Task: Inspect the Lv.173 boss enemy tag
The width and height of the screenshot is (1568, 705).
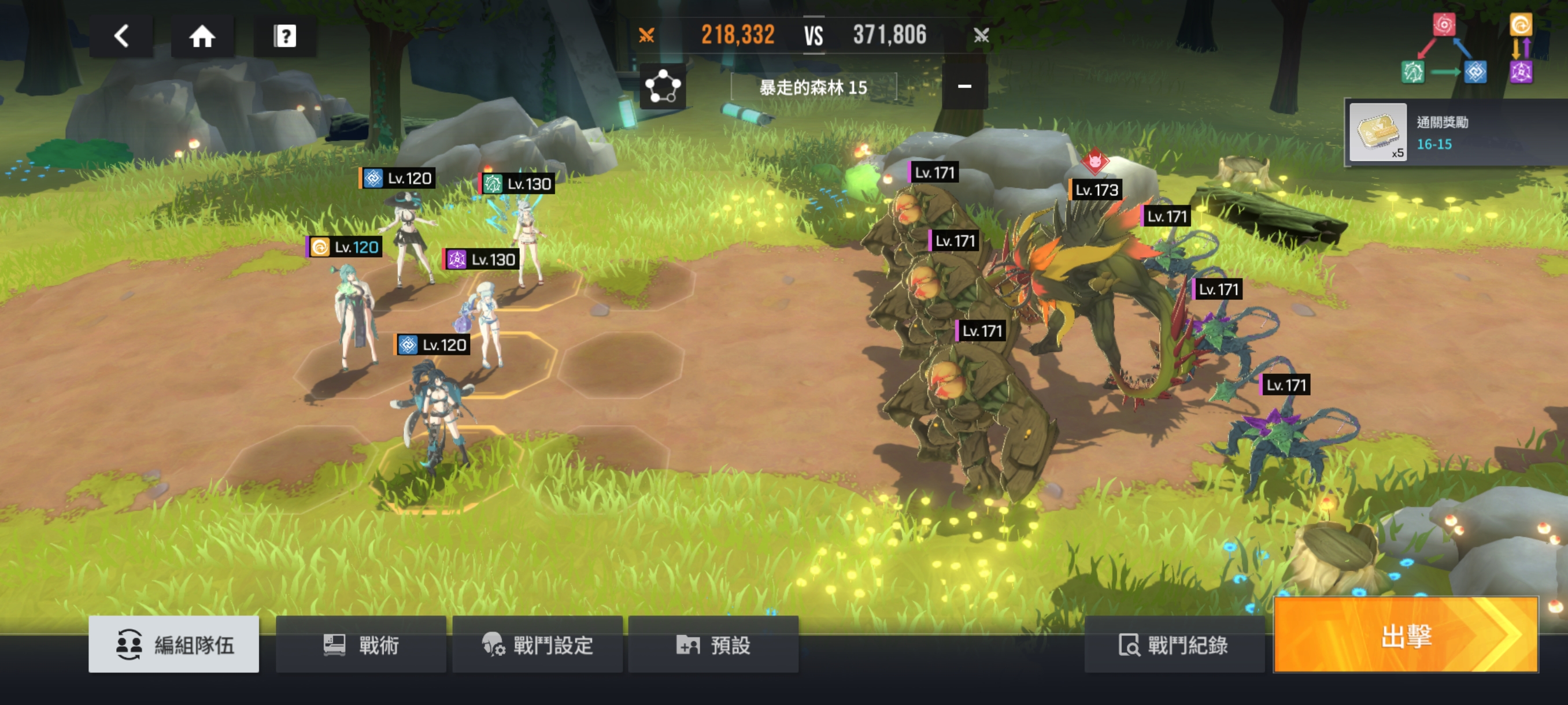Action: point(1096,190)
